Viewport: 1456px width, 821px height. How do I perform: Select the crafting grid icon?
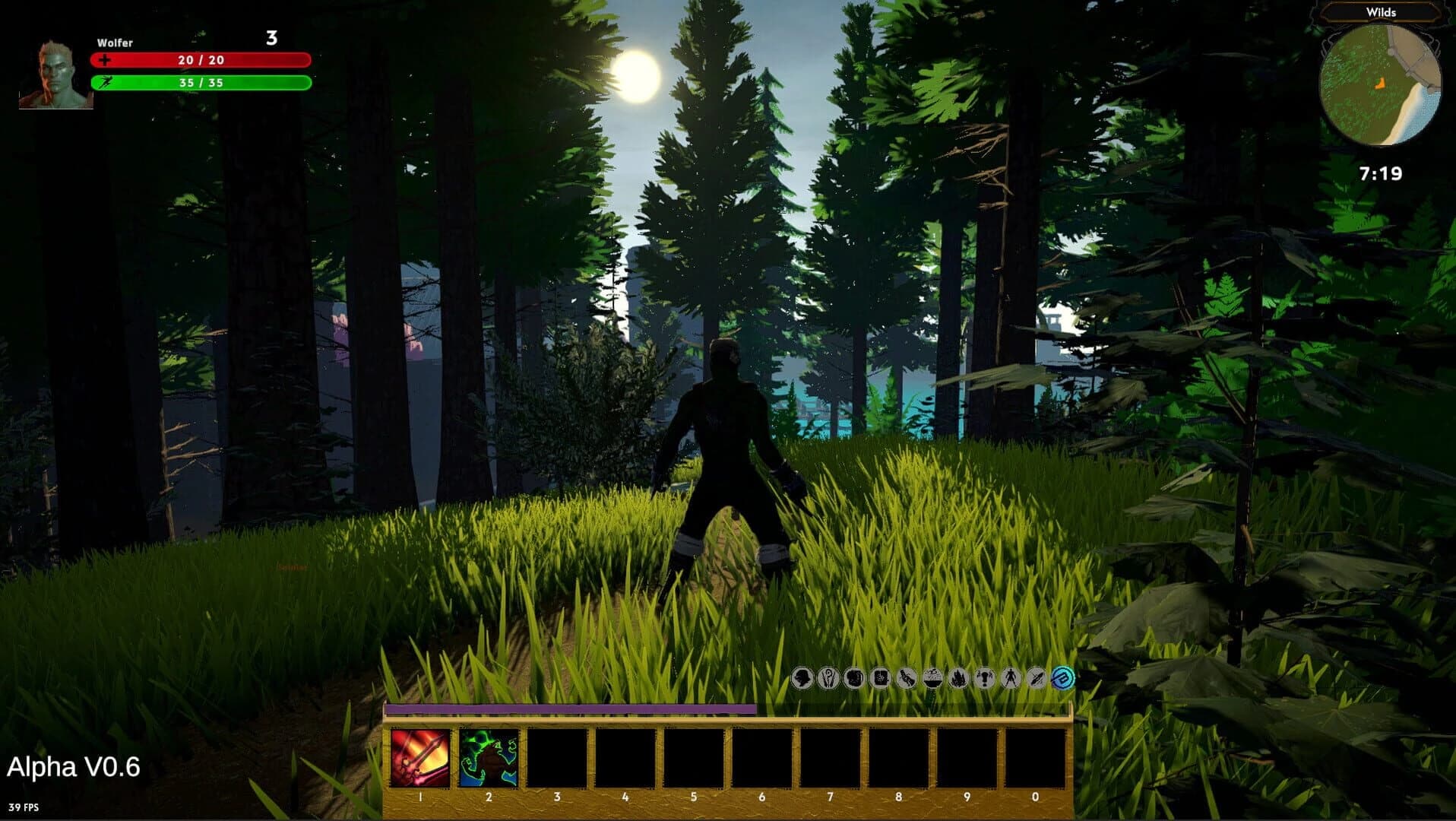click(880, 679)
